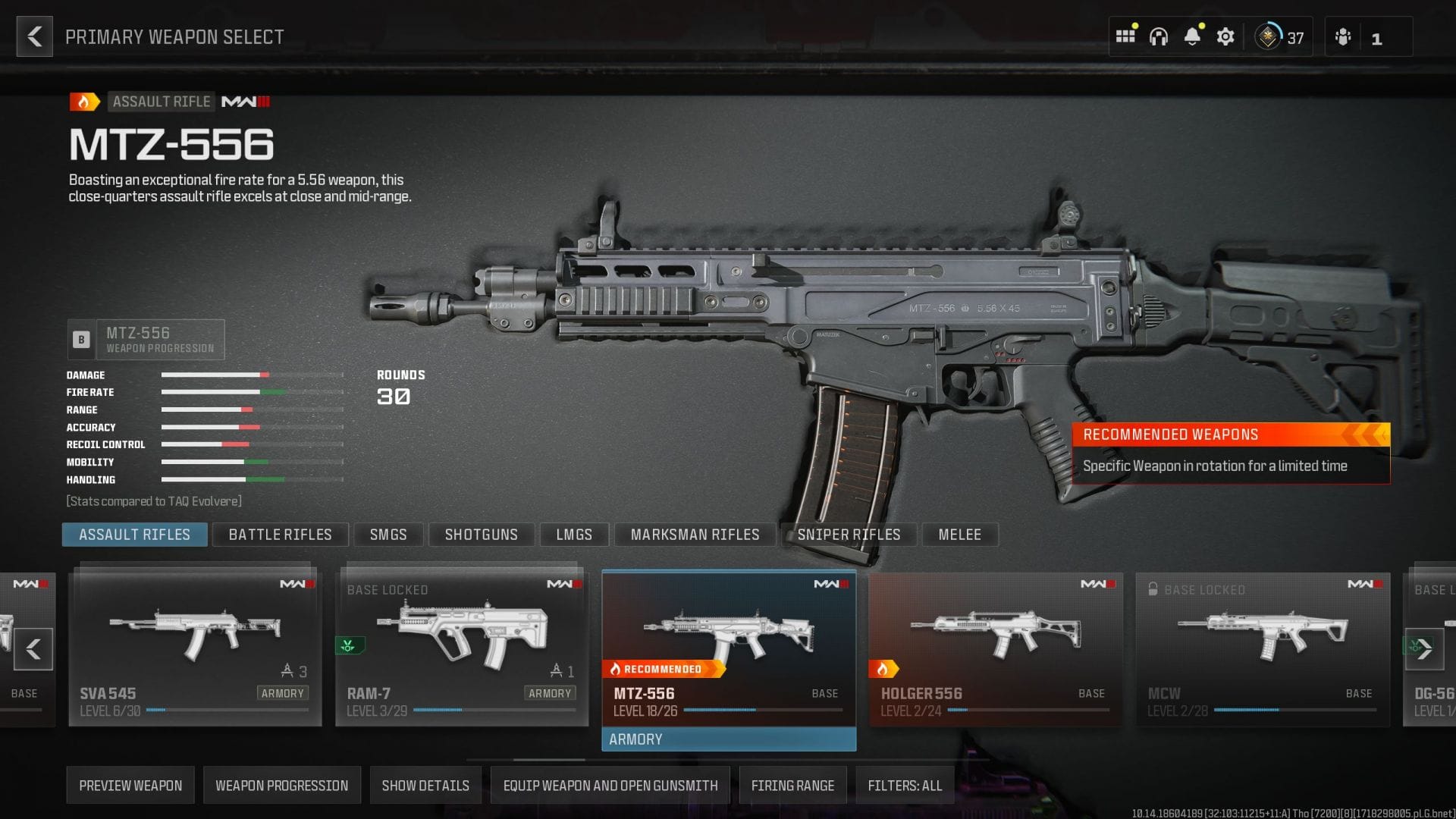Image resolution: width=1456 pixels, height=819 pixels.
Task: Open the Firing Range
Action: pyautogui.click(x=793, y=785)
